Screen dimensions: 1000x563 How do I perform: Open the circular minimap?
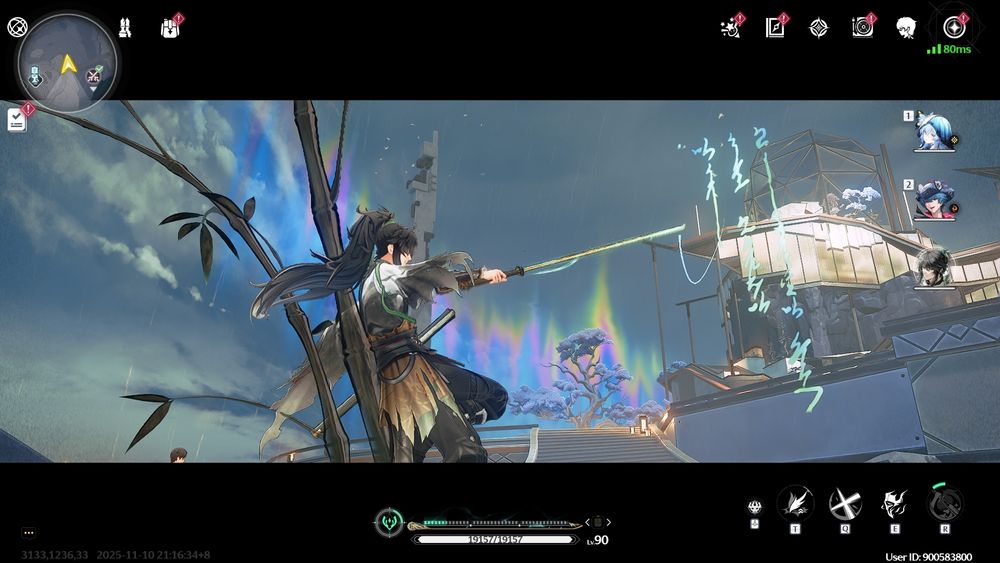click(x=67, y=63)
